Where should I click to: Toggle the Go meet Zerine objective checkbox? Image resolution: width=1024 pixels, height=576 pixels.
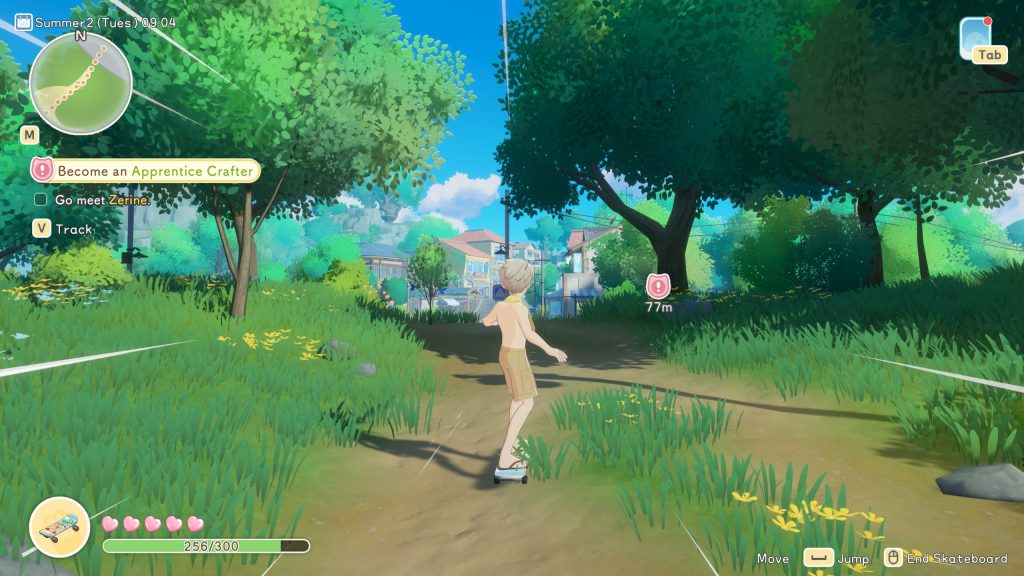coord(41,200)
